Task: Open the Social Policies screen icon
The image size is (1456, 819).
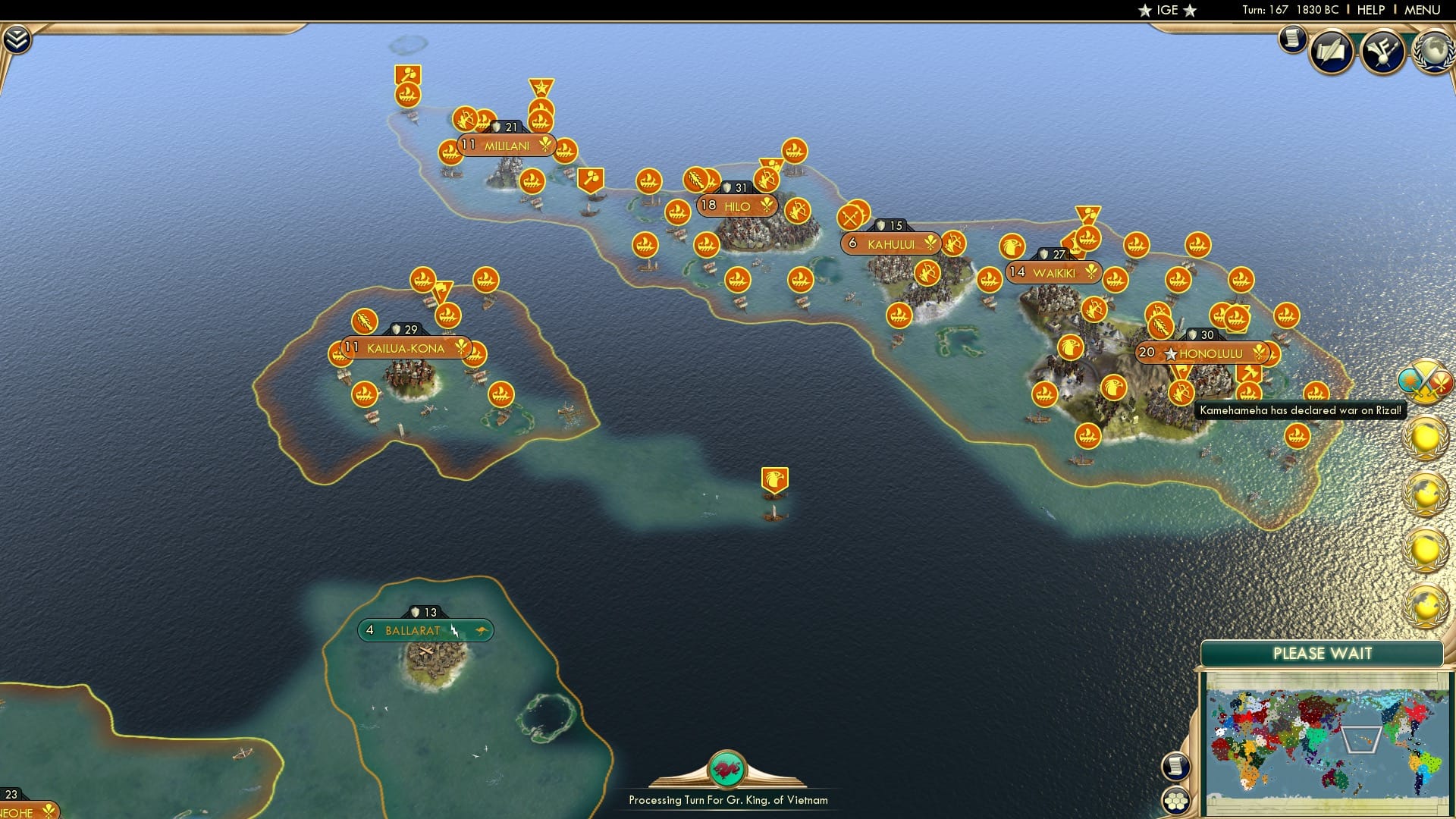Action: [x=1332, y=51]
